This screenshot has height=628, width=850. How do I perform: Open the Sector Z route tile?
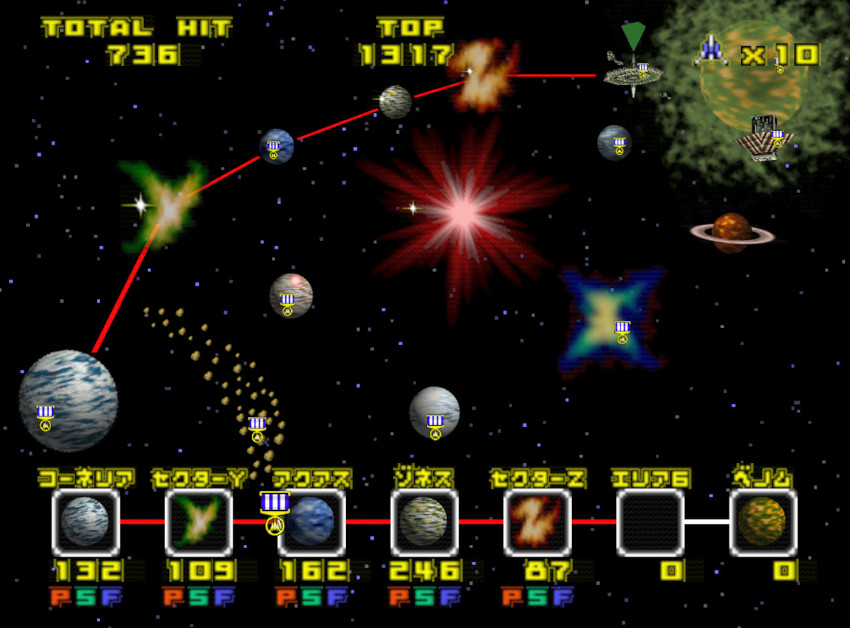(x=537, y=522)
